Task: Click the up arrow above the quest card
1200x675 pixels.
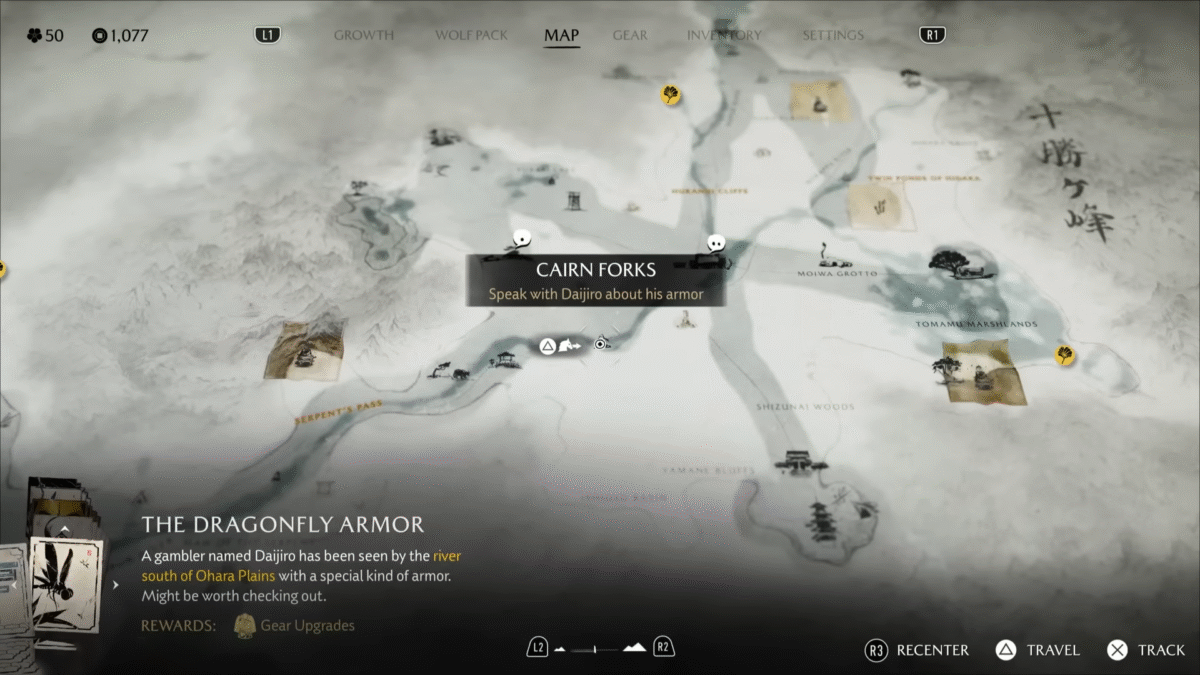Action: tap(65, 529)
